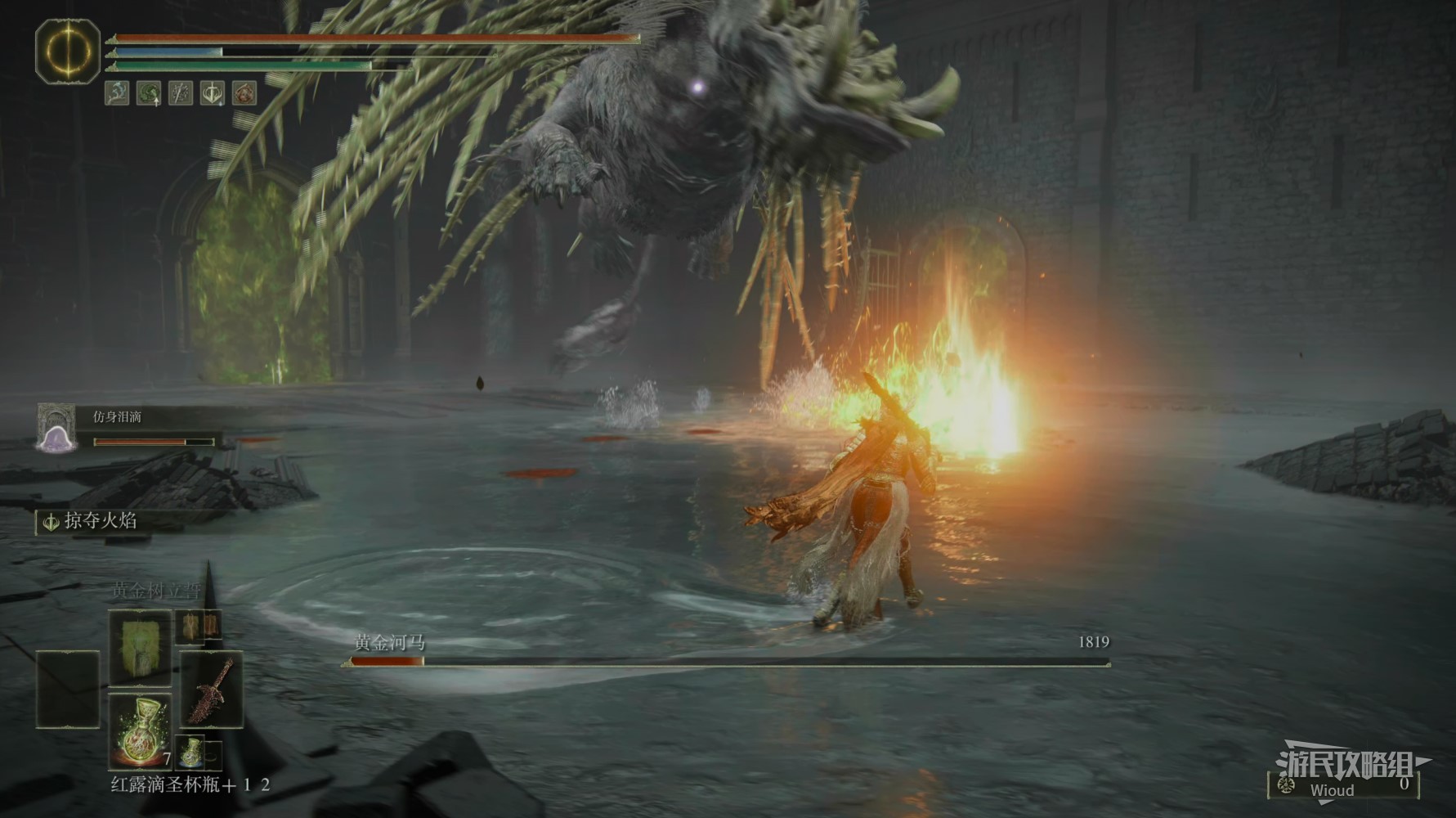This screenshot has height=818, width=1456.
Task: Inspect the reddish round buff icon
Action: coord(244,93)
